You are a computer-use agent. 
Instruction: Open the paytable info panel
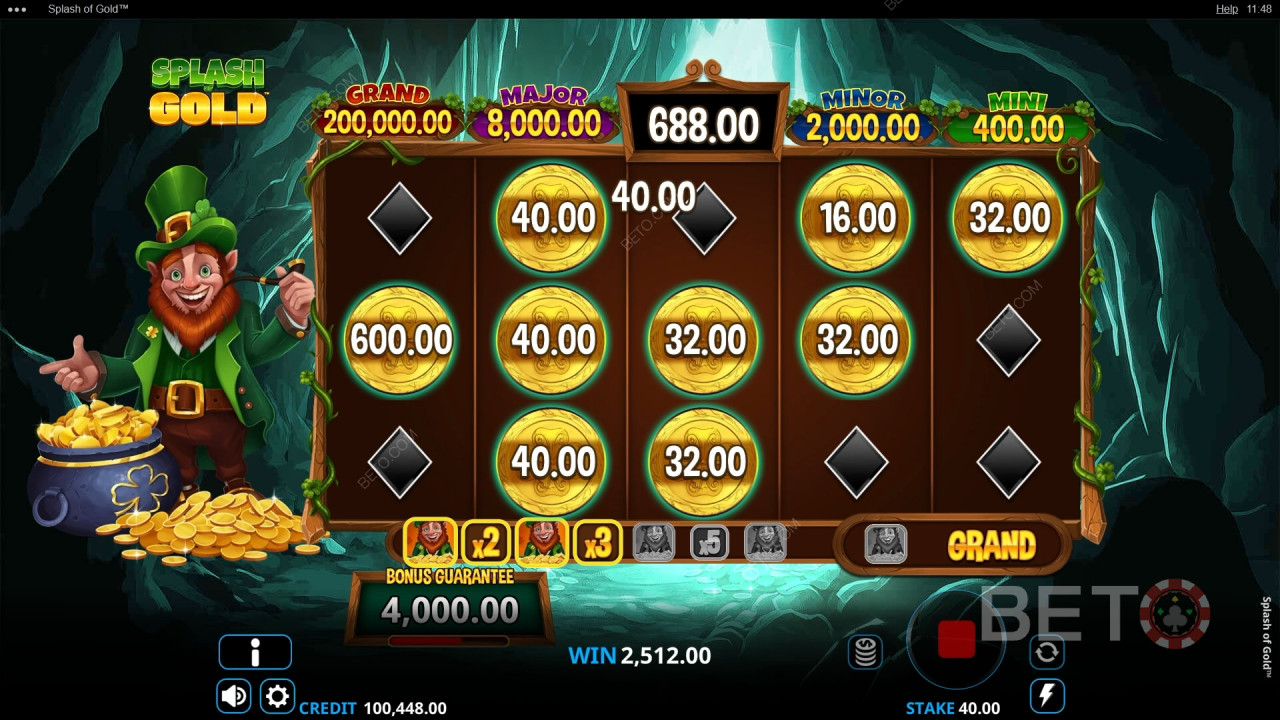pos(255,651)
